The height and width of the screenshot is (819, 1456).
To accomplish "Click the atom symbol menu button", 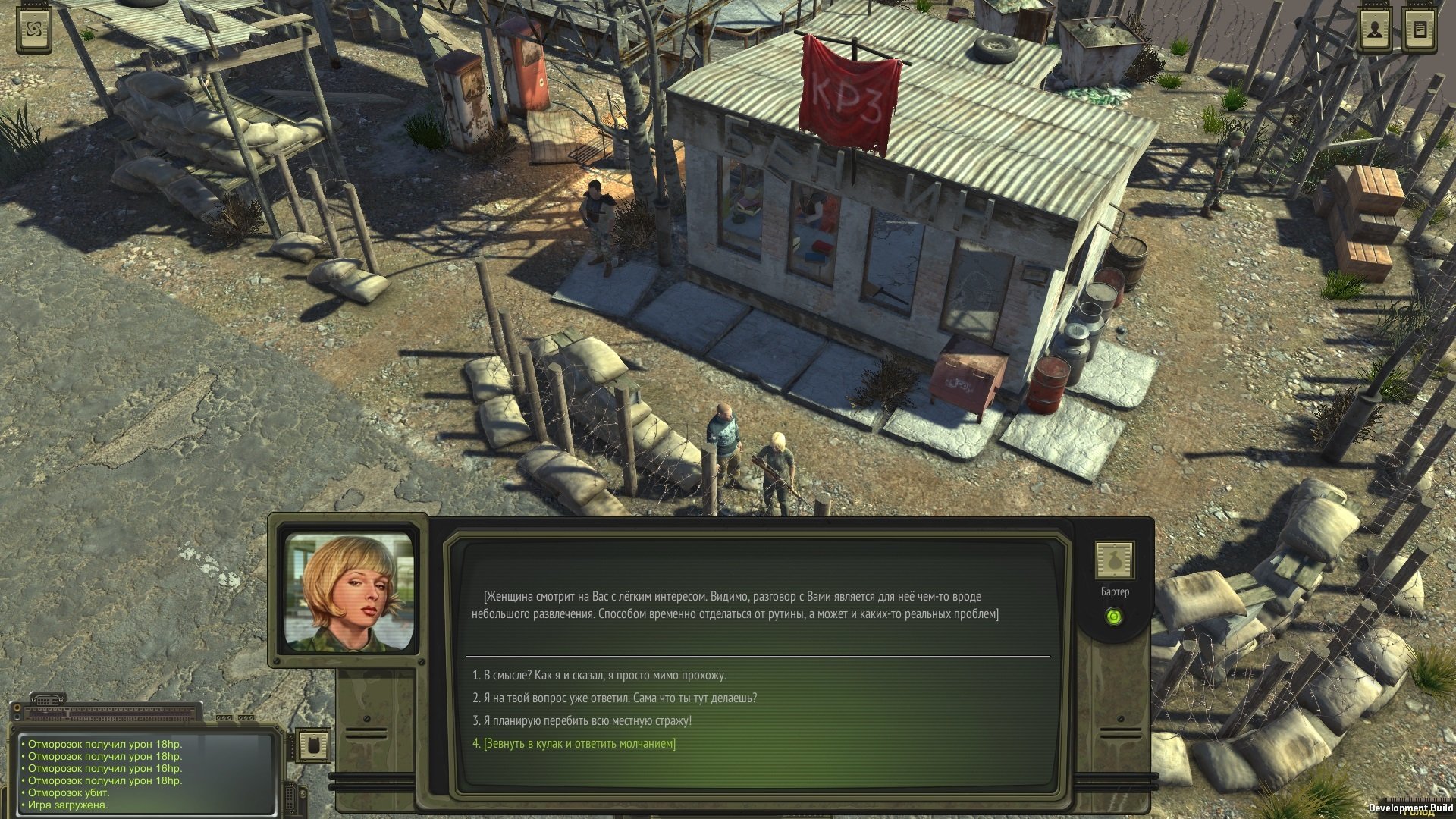I will pos(35,30).
